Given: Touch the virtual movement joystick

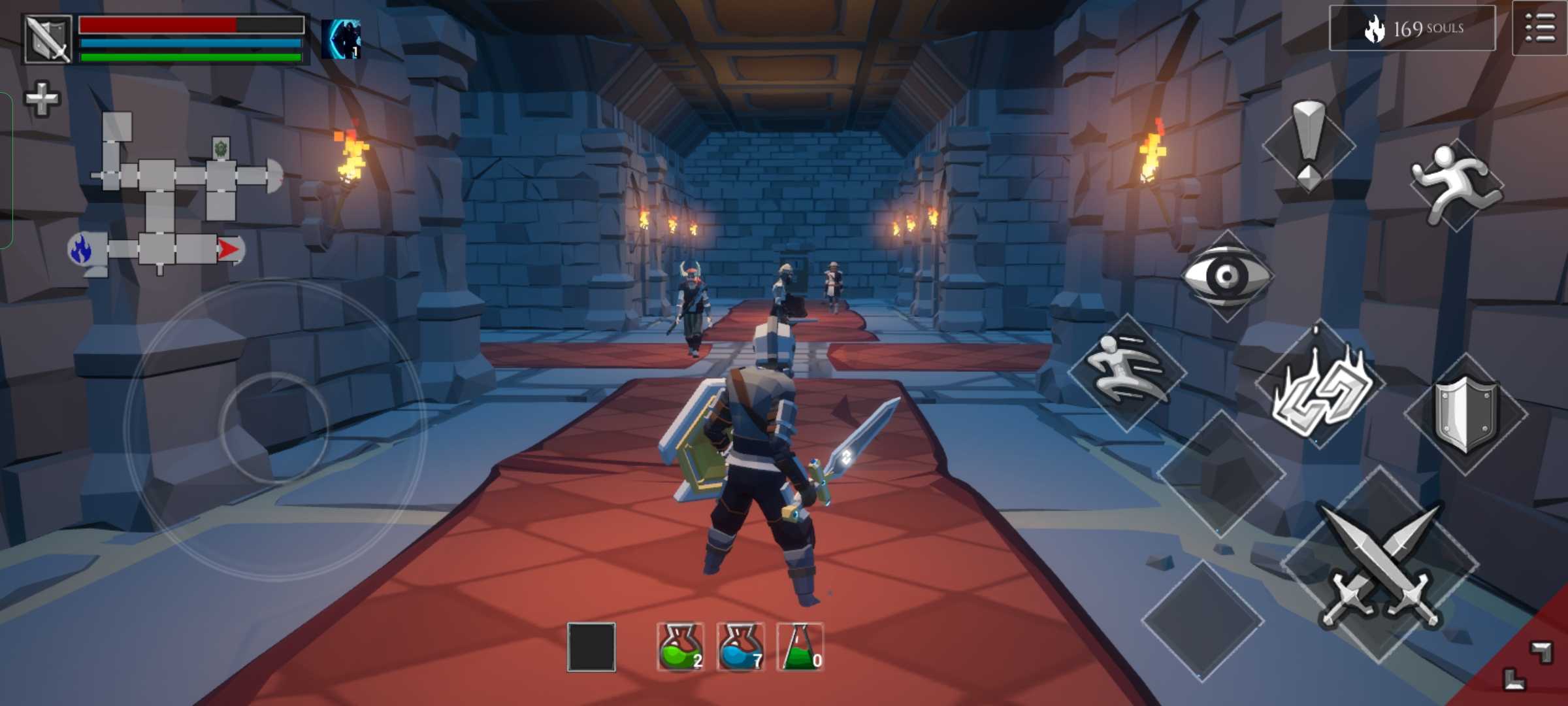Looking at the screenshot, I should 274,429.
